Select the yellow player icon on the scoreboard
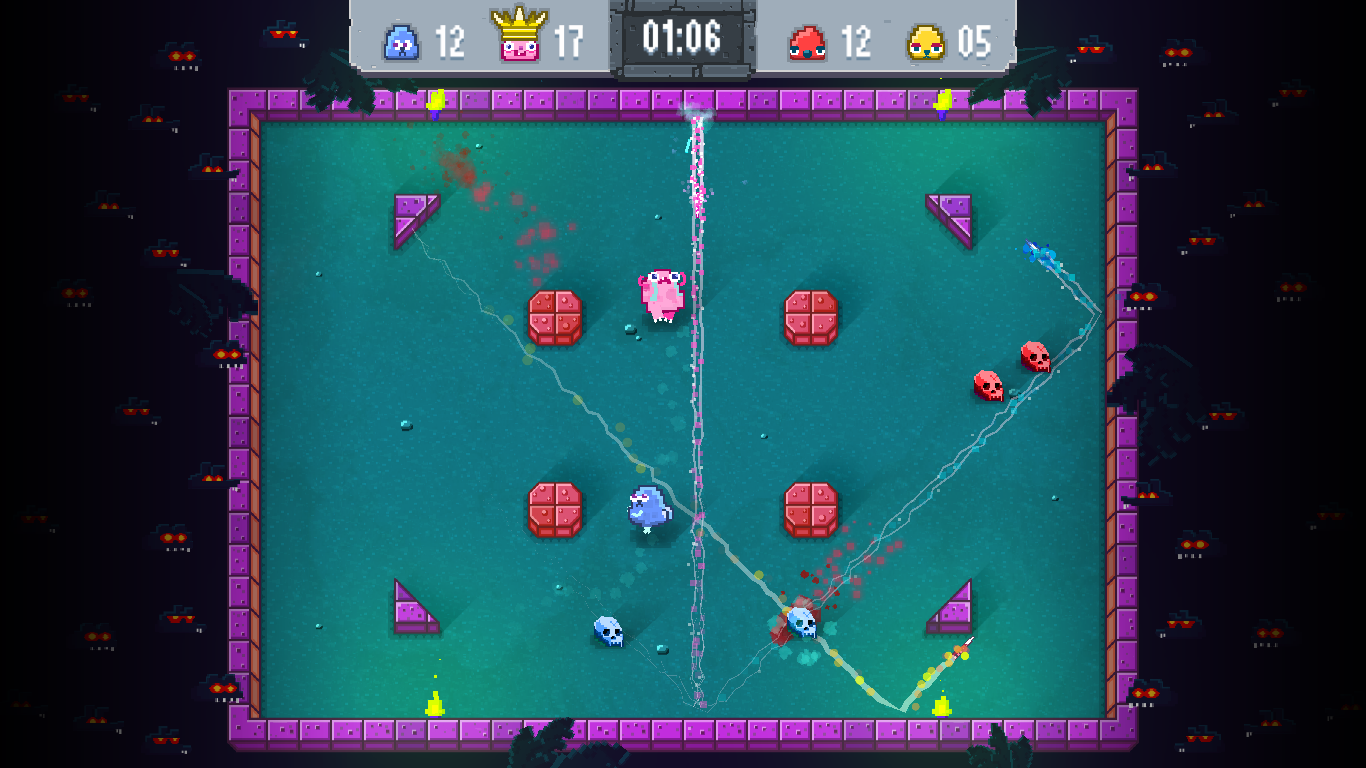 pos(926,43)
